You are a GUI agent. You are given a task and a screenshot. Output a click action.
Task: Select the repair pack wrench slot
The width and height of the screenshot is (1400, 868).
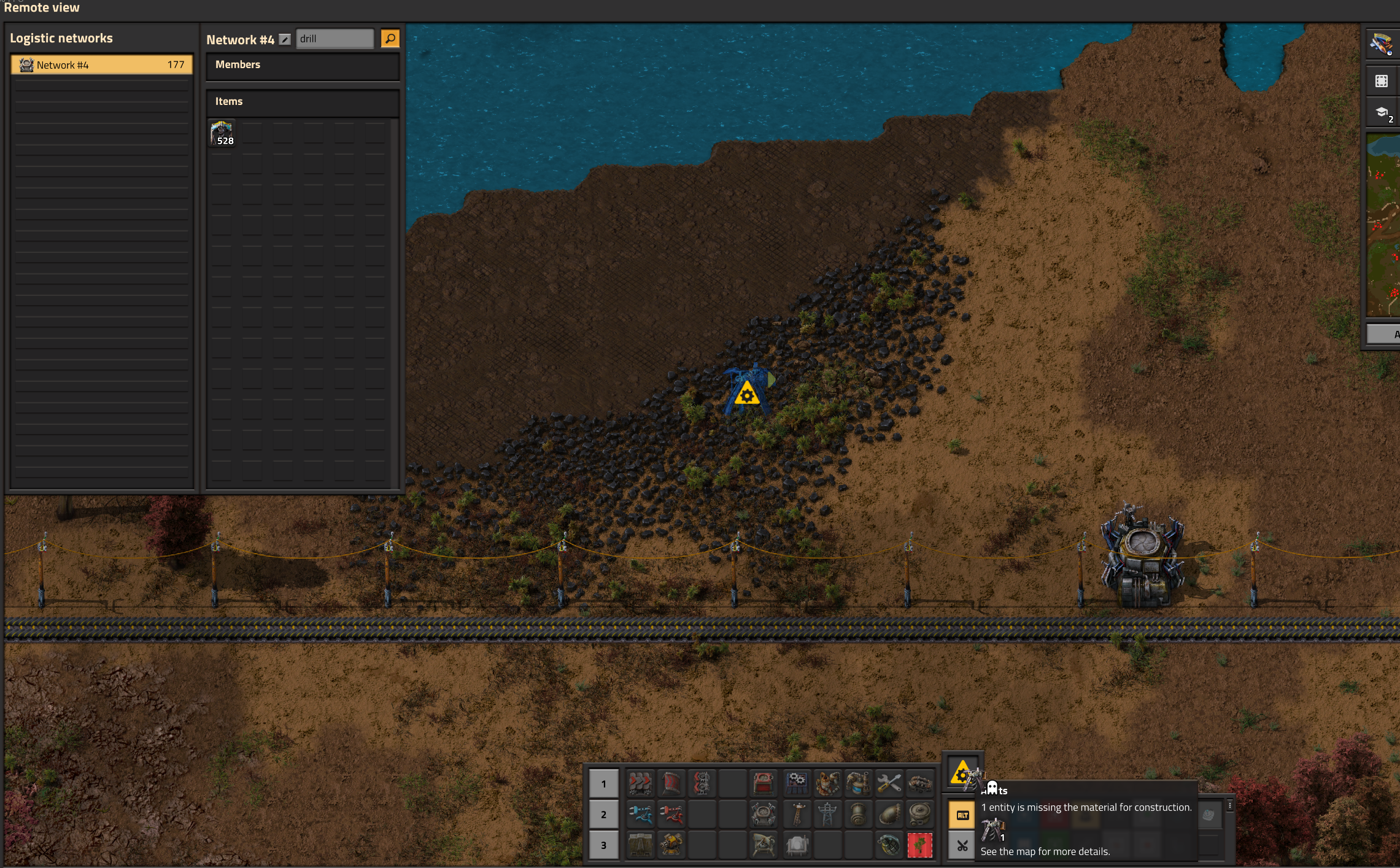[x=889, y=783]
